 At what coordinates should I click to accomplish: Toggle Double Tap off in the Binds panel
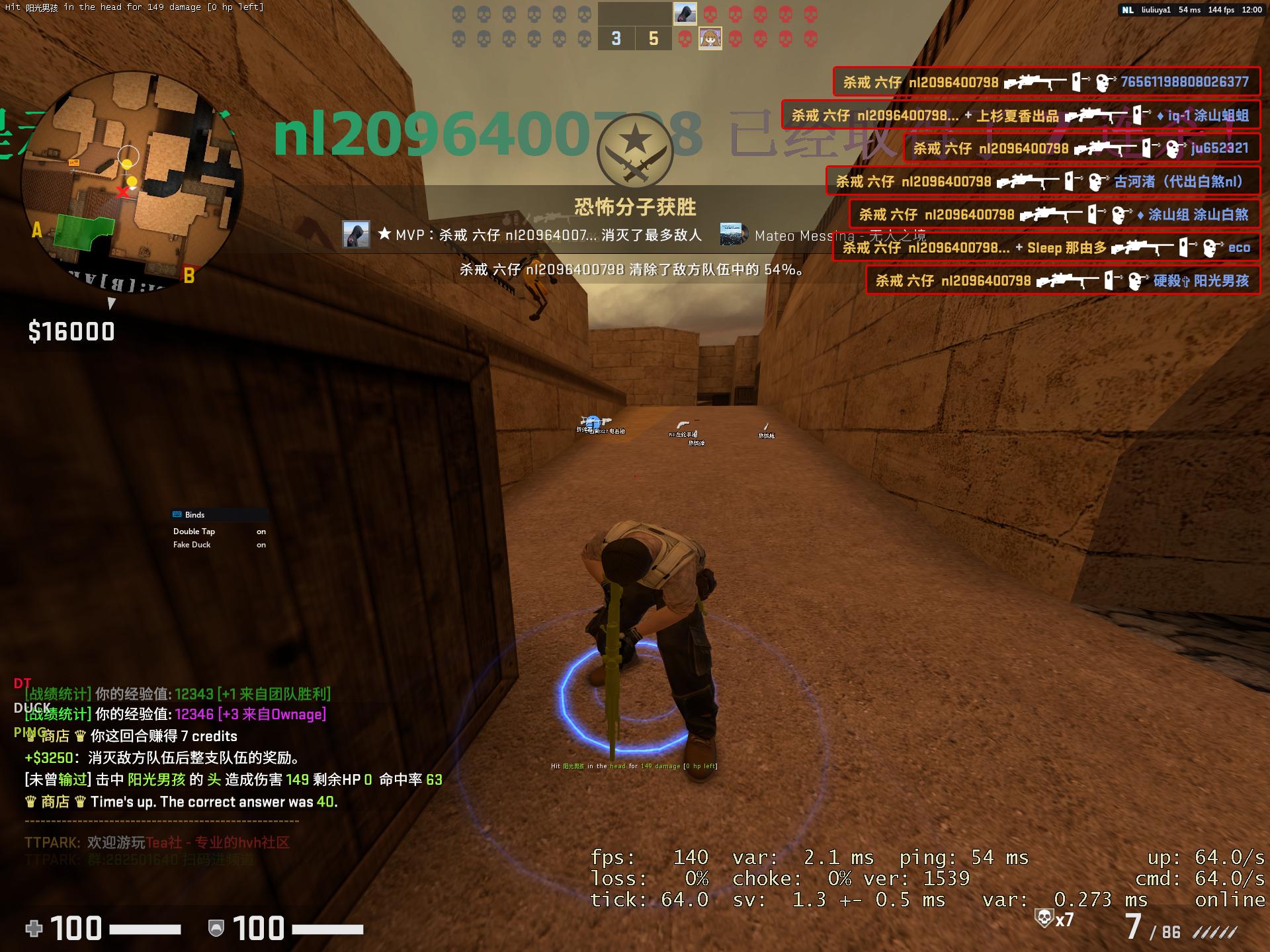click(x=260, y=532)
